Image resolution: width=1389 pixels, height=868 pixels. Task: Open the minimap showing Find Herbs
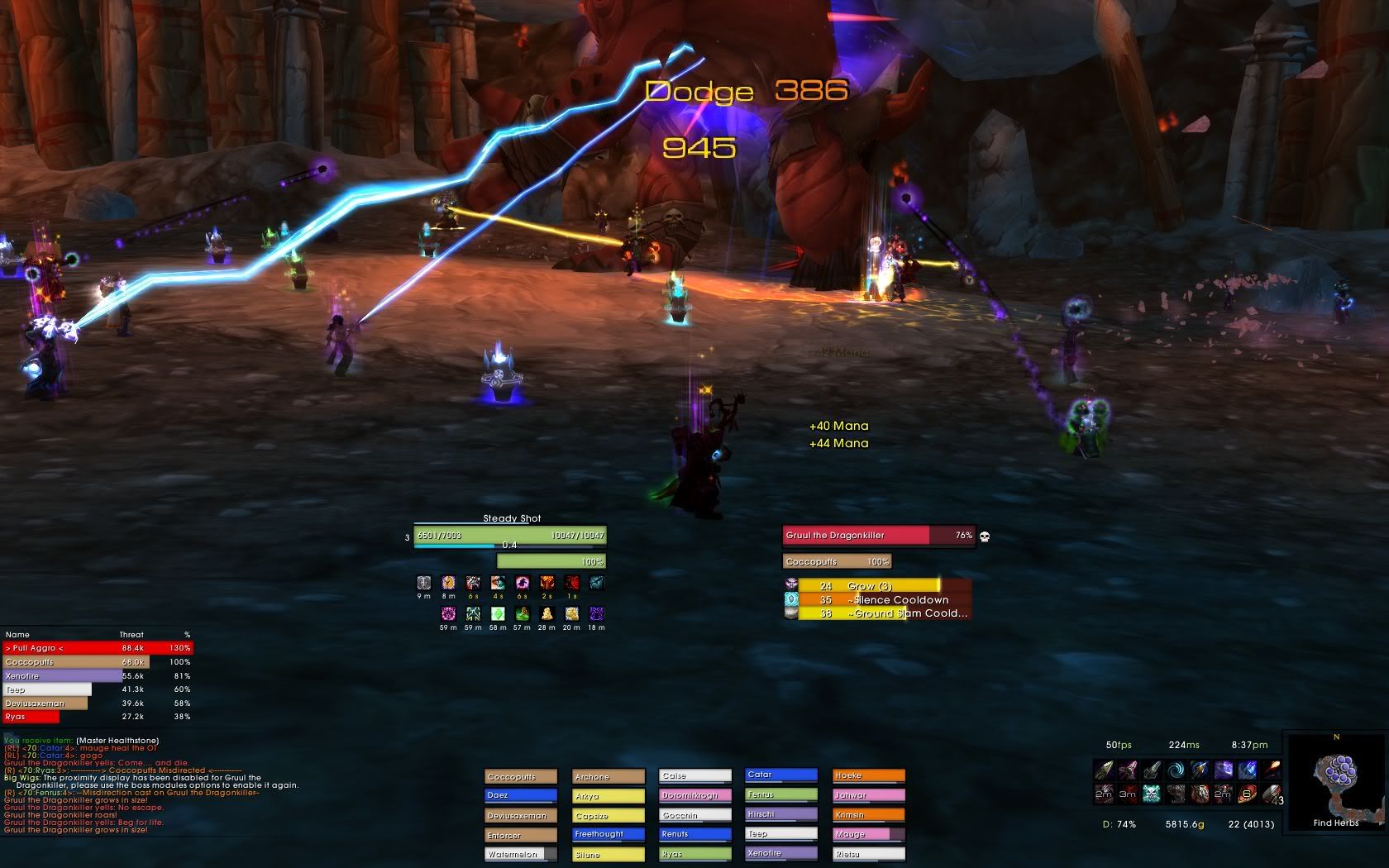pyautogui.click(x=1335, y=779)
